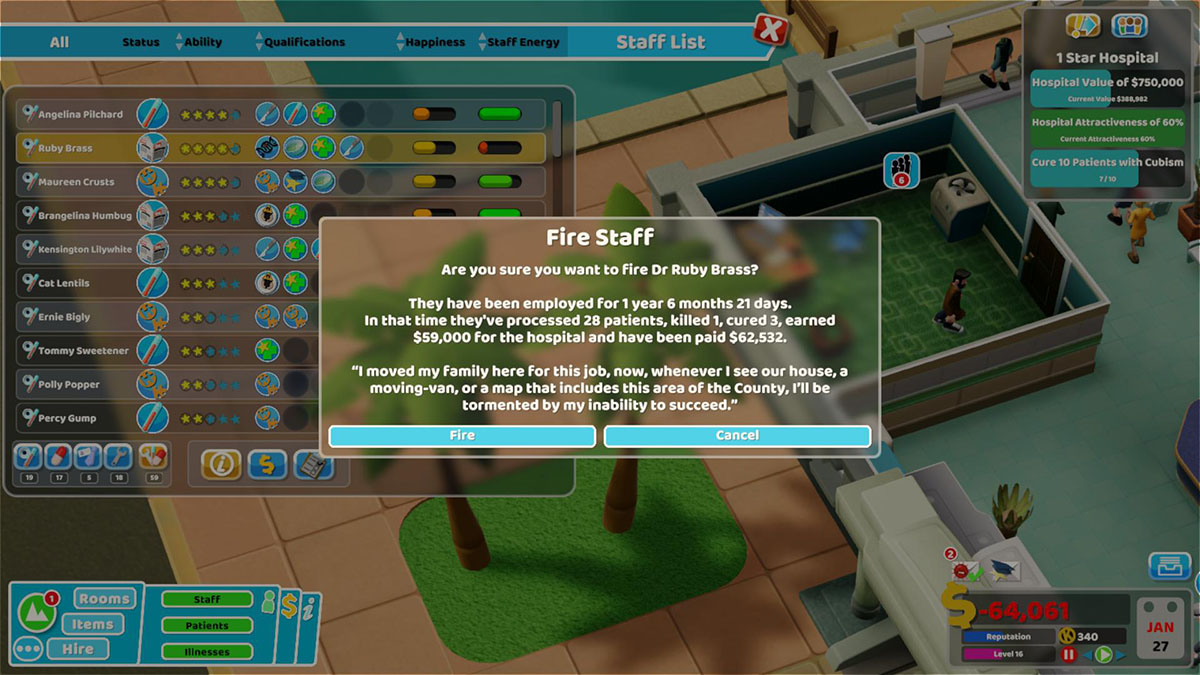Viewport: 1200px width, 675px height.
Task: Click the green play speed button
Action: pos(1104,655)
